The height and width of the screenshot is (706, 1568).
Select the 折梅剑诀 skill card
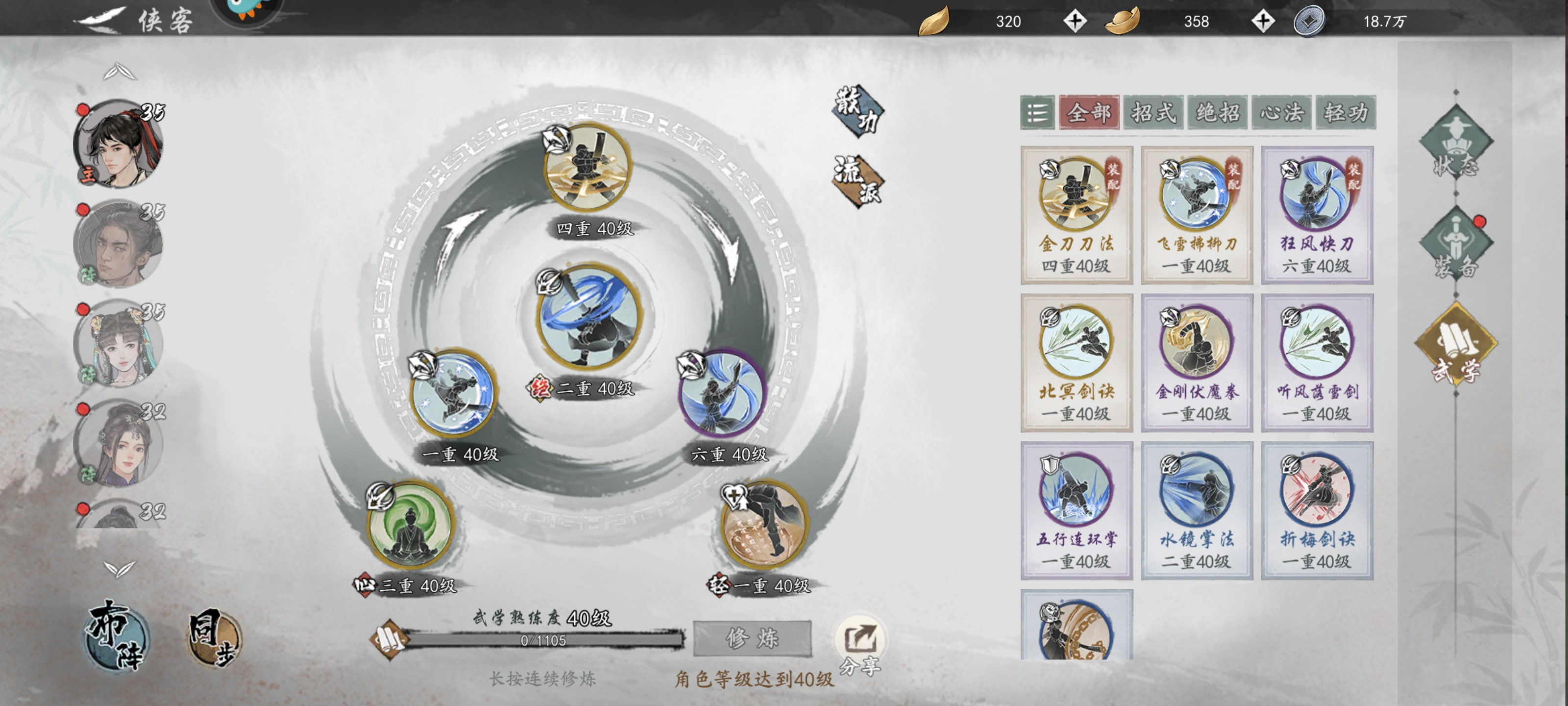coord(1317,510)
